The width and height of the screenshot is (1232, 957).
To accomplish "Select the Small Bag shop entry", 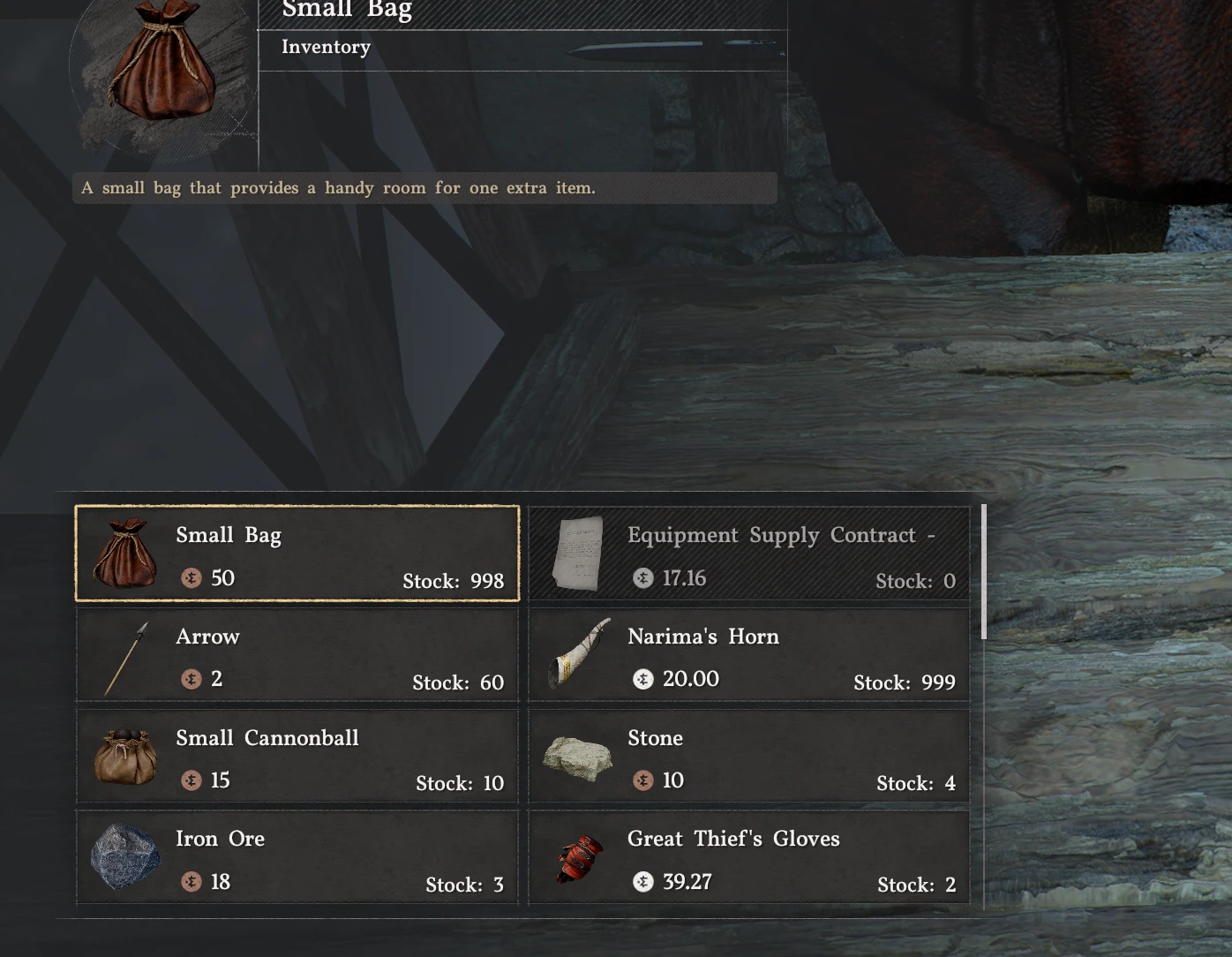I will [297, 554].
